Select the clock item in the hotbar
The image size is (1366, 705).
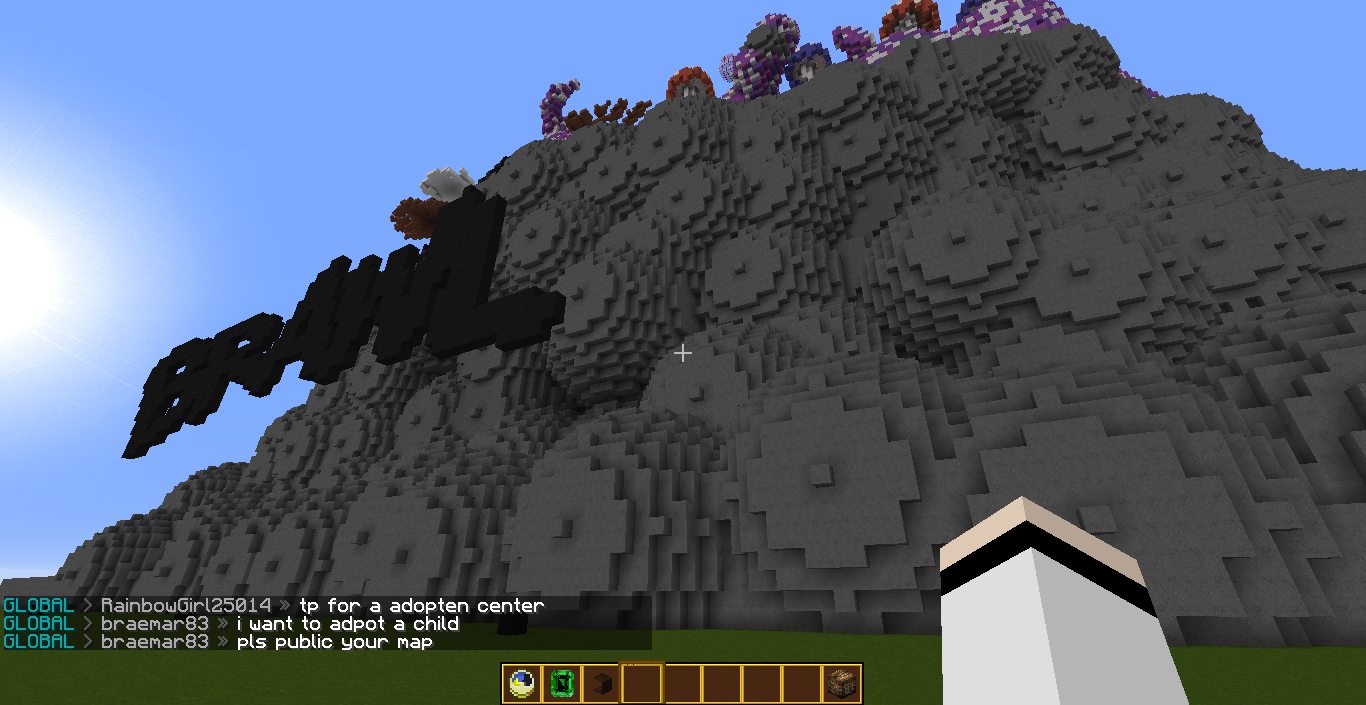click(x=521, y=684)
